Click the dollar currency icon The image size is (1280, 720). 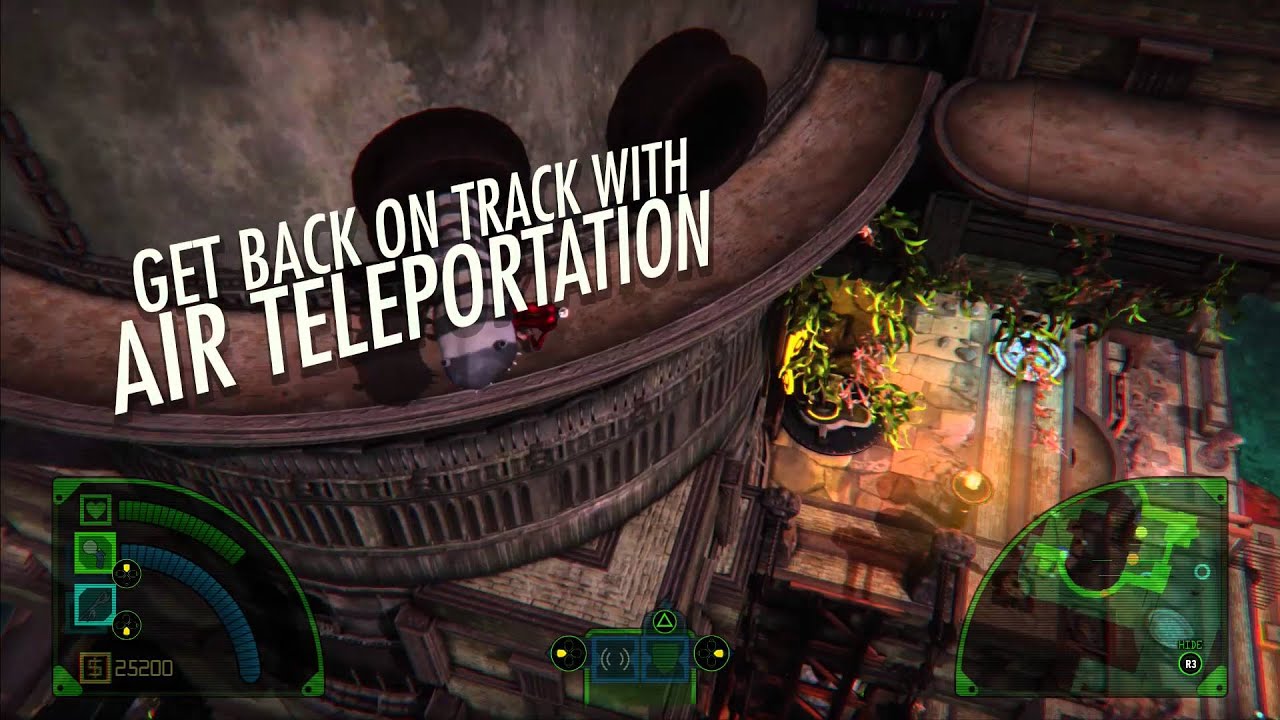[95, 668]
